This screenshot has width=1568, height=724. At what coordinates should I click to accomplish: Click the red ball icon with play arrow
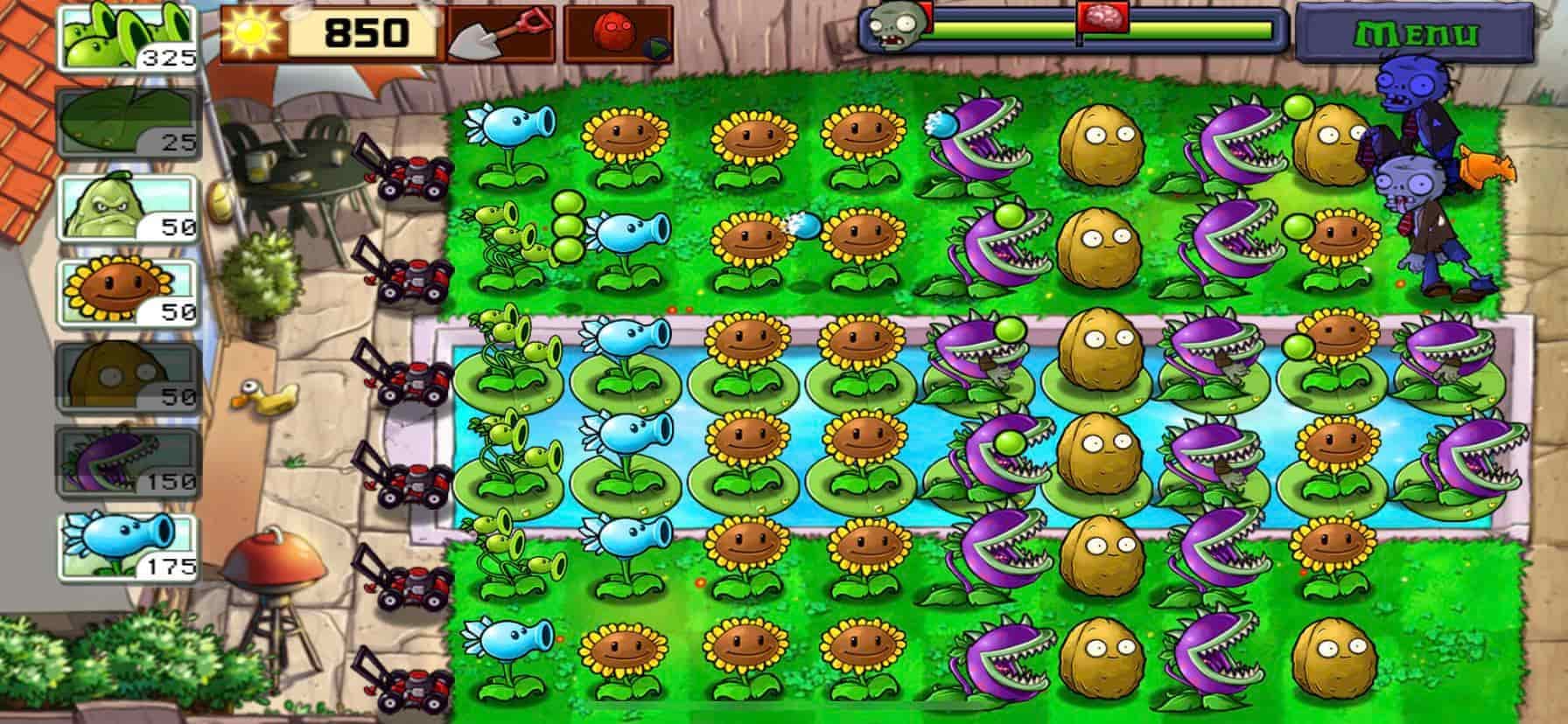click(612, 29)
